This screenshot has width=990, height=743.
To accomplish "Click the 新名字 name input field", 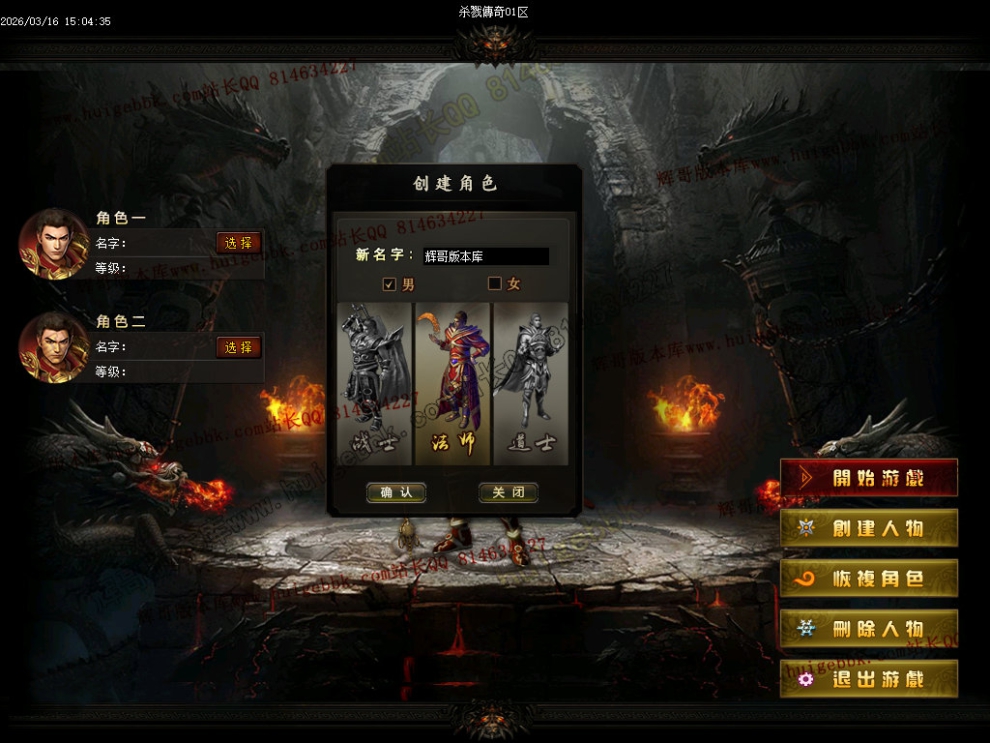I will (x=485, y=257).
